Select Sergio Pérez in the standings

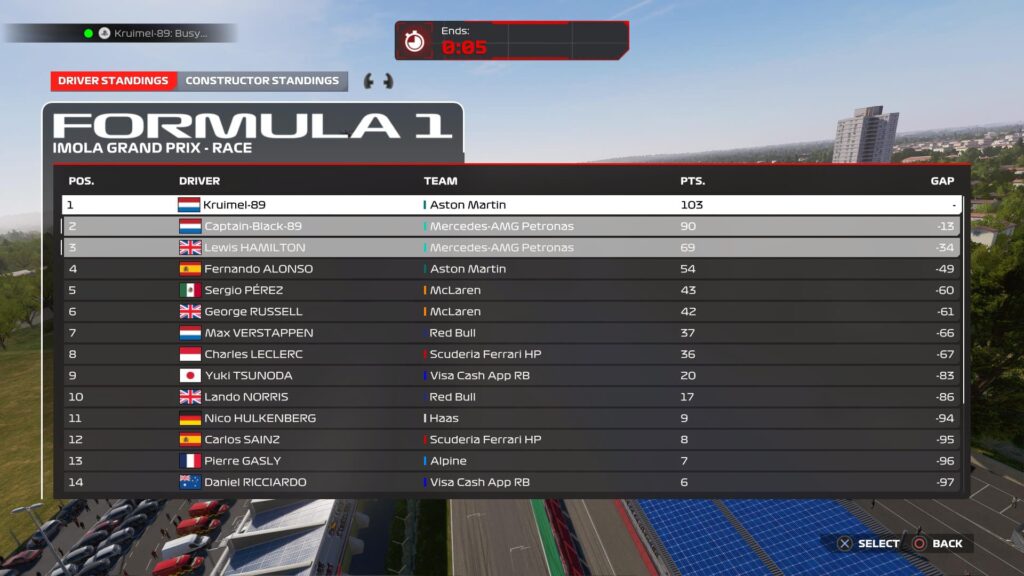point(510,290)
